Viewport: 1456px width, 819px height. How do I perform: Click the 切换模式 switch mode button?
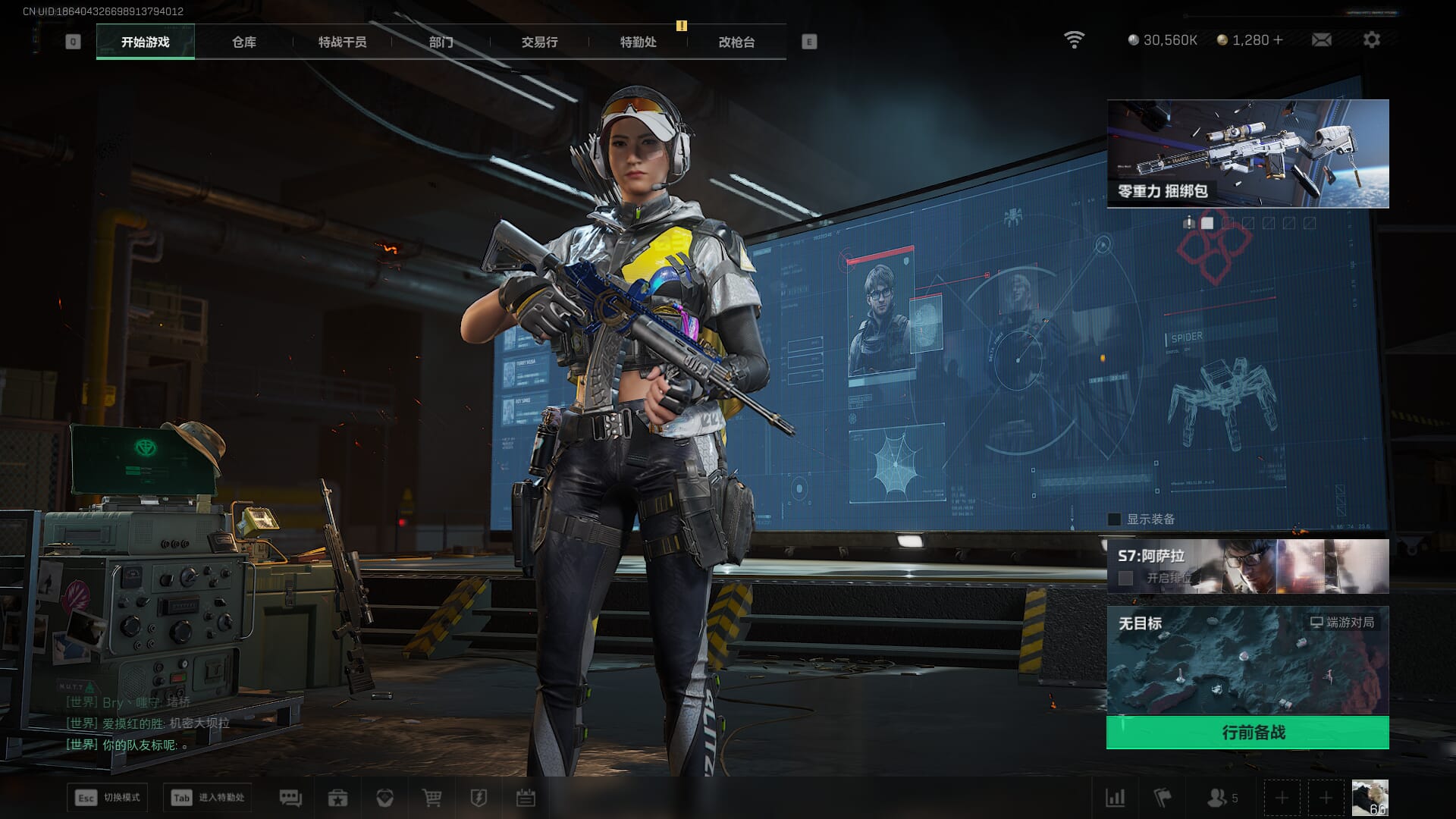(x=107, y=798)
